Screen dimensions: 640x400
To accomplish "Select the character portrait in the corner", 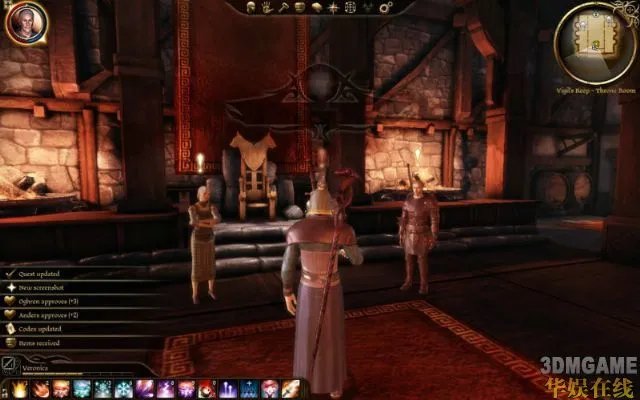I will 24,22.
